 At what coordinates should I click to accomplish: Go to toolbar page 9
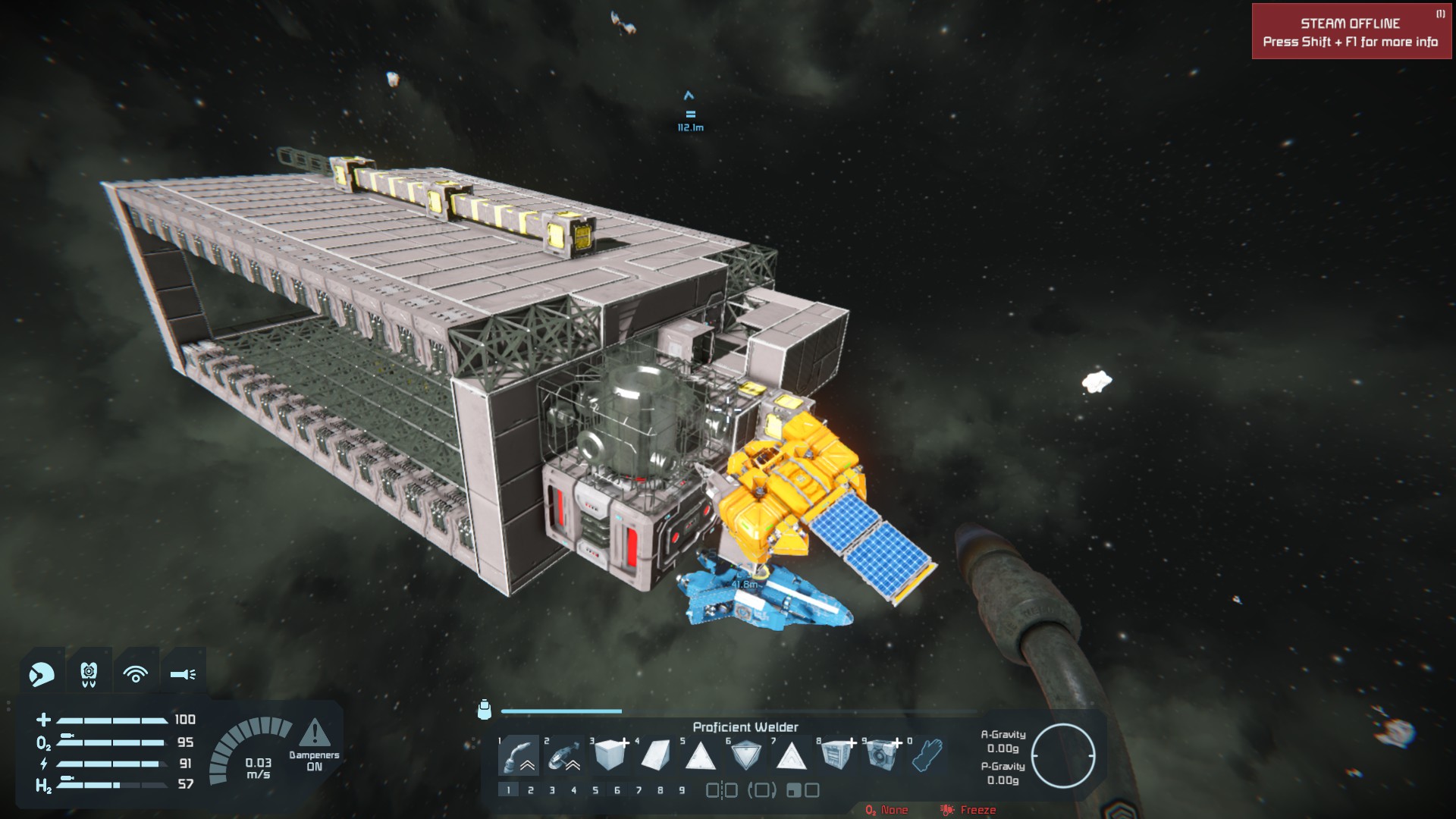click(x=682, y=790)
